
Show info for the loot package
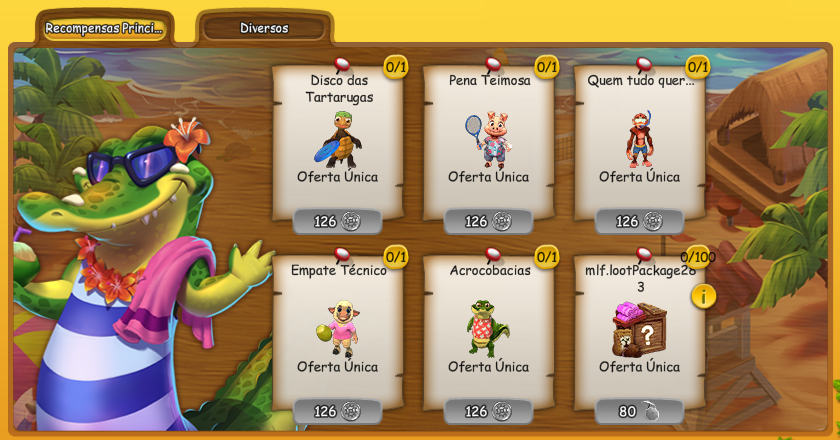703,296
